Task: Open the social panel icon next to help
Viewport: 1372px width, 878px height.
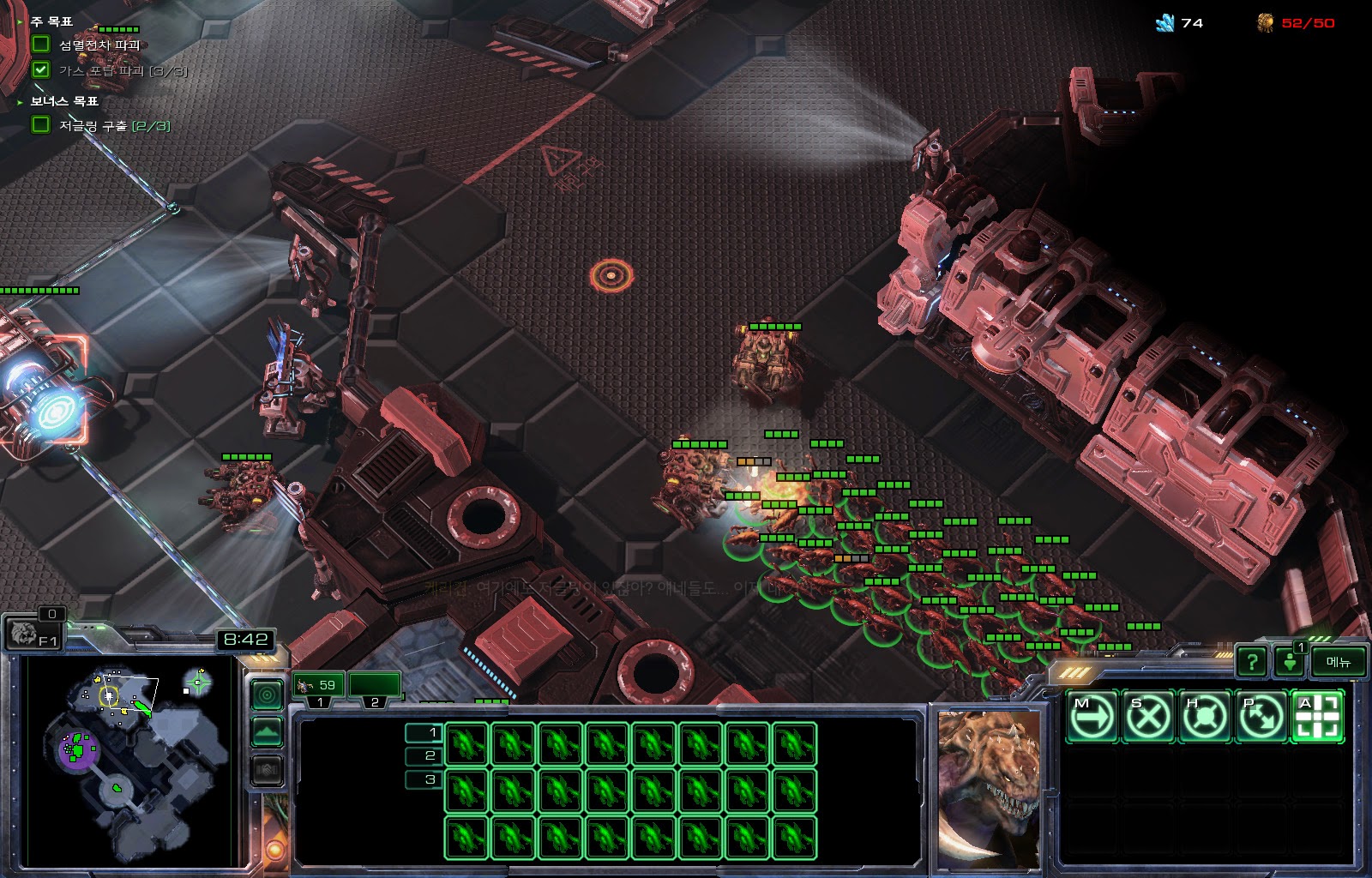Action: pyautogui.click(x=1289, y=661)
